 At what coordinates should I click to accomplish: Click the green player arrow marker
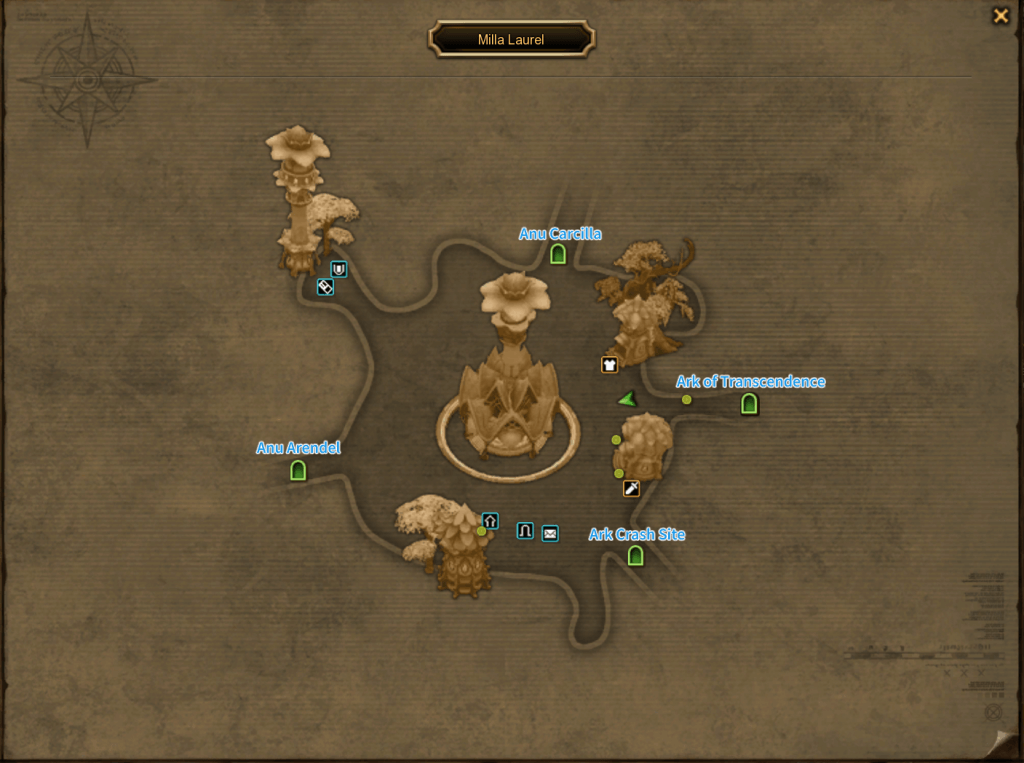tap(627, 400)
